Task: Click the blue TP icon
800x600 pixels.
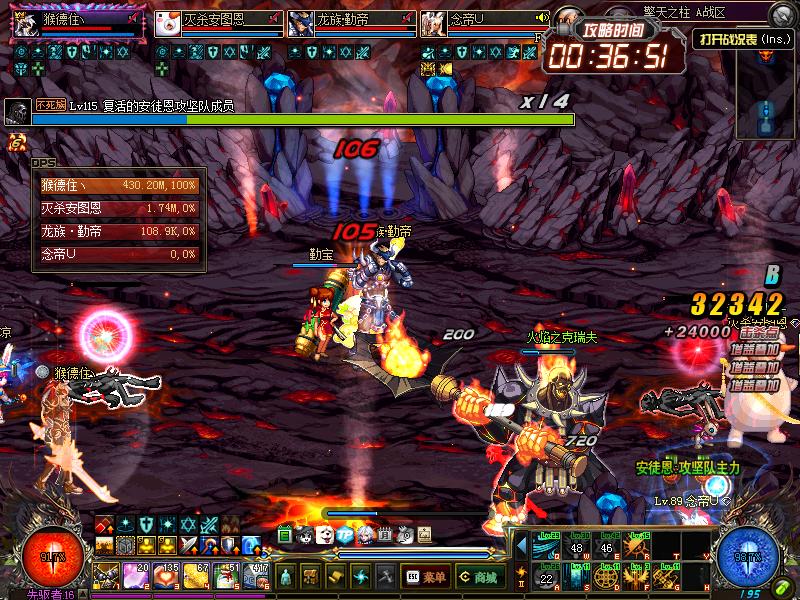Action: tap(345, 536)
